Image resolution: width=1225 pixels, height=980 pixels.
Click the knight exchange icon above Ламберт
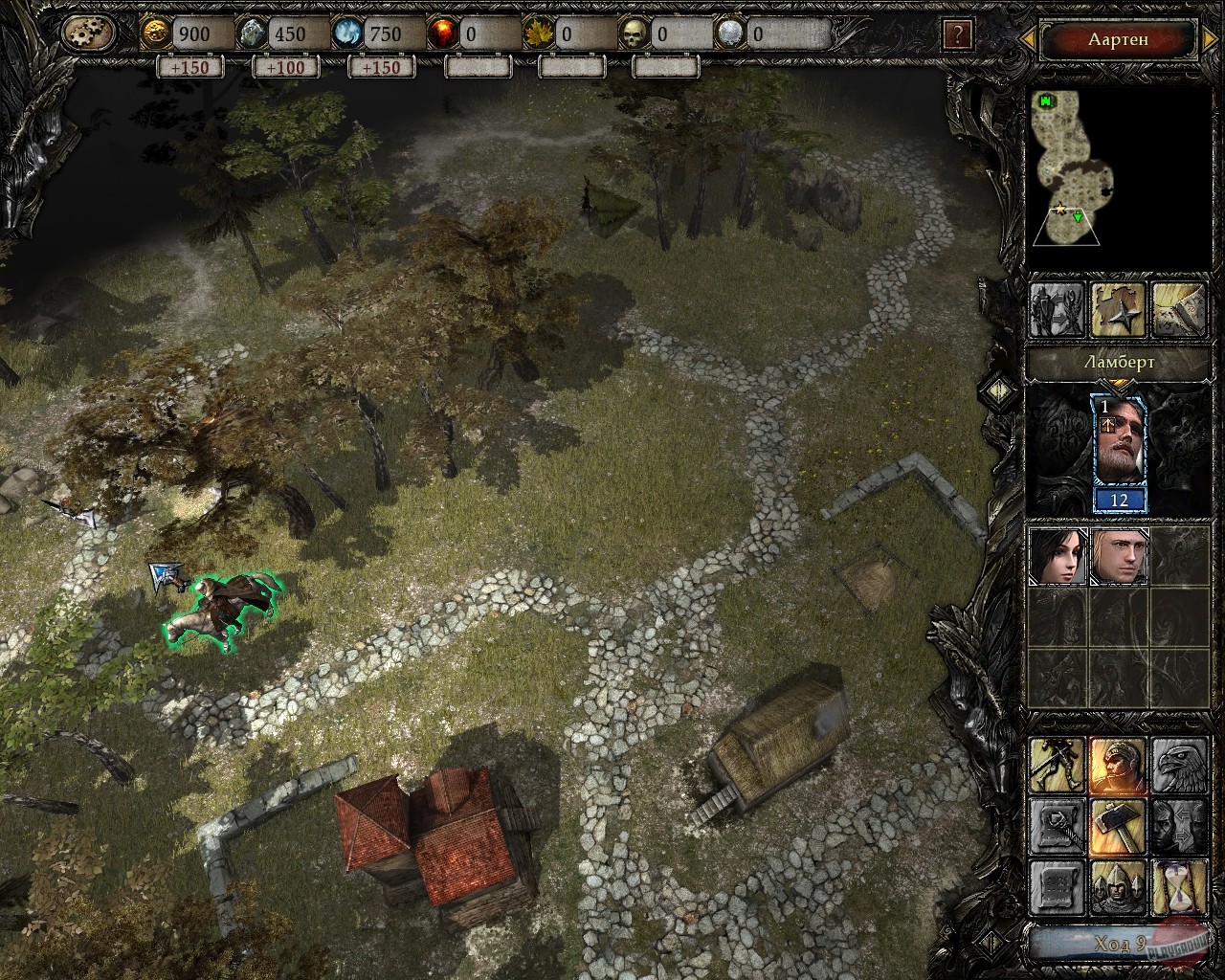click(x=1058, y=310)
